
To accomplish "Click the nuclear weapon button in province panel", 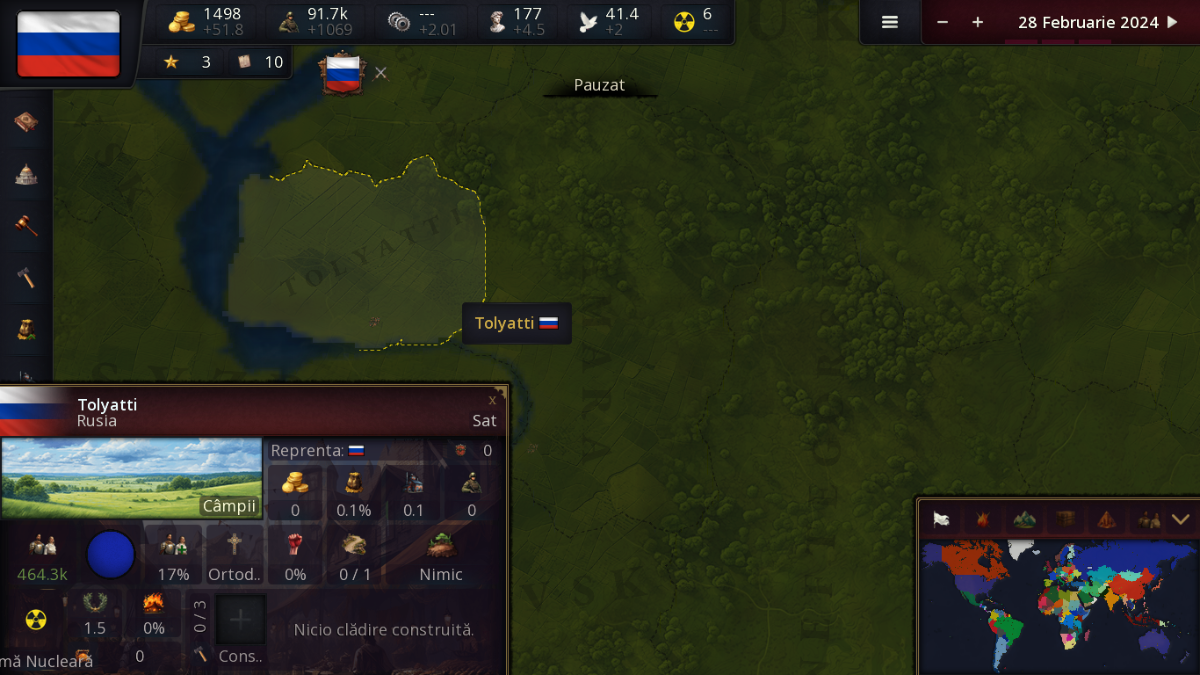I will 36,620.
